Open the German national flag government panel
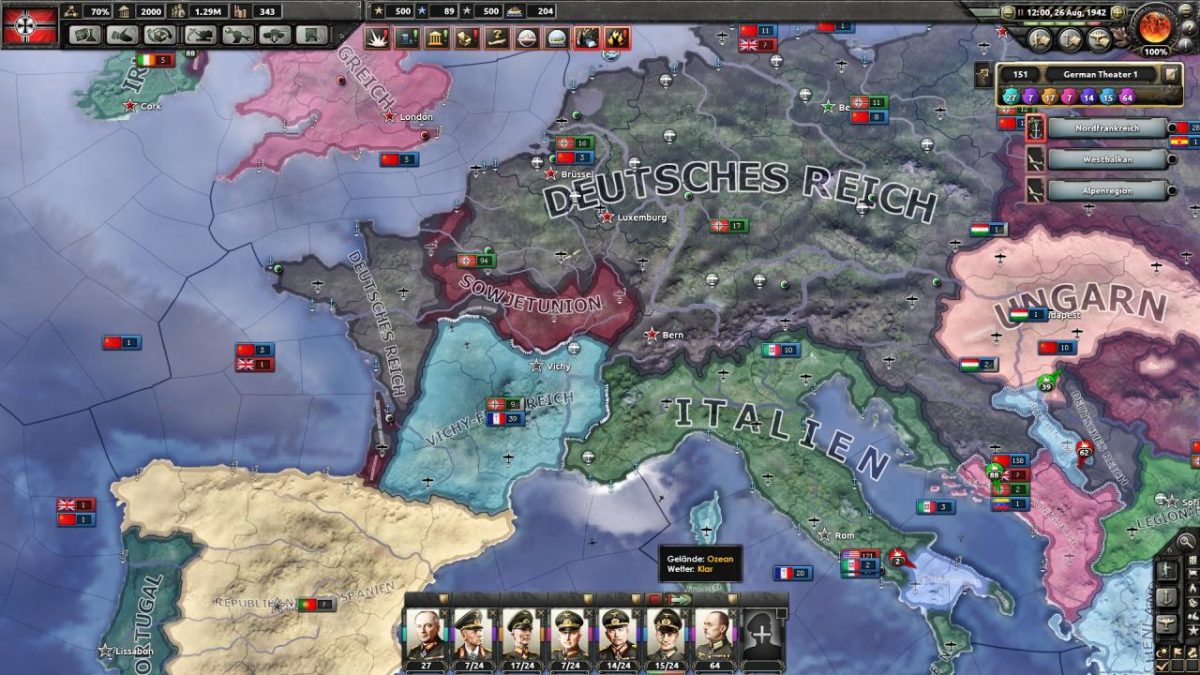This screenshot has width=1200, height=675. click(x=28, y=25)
